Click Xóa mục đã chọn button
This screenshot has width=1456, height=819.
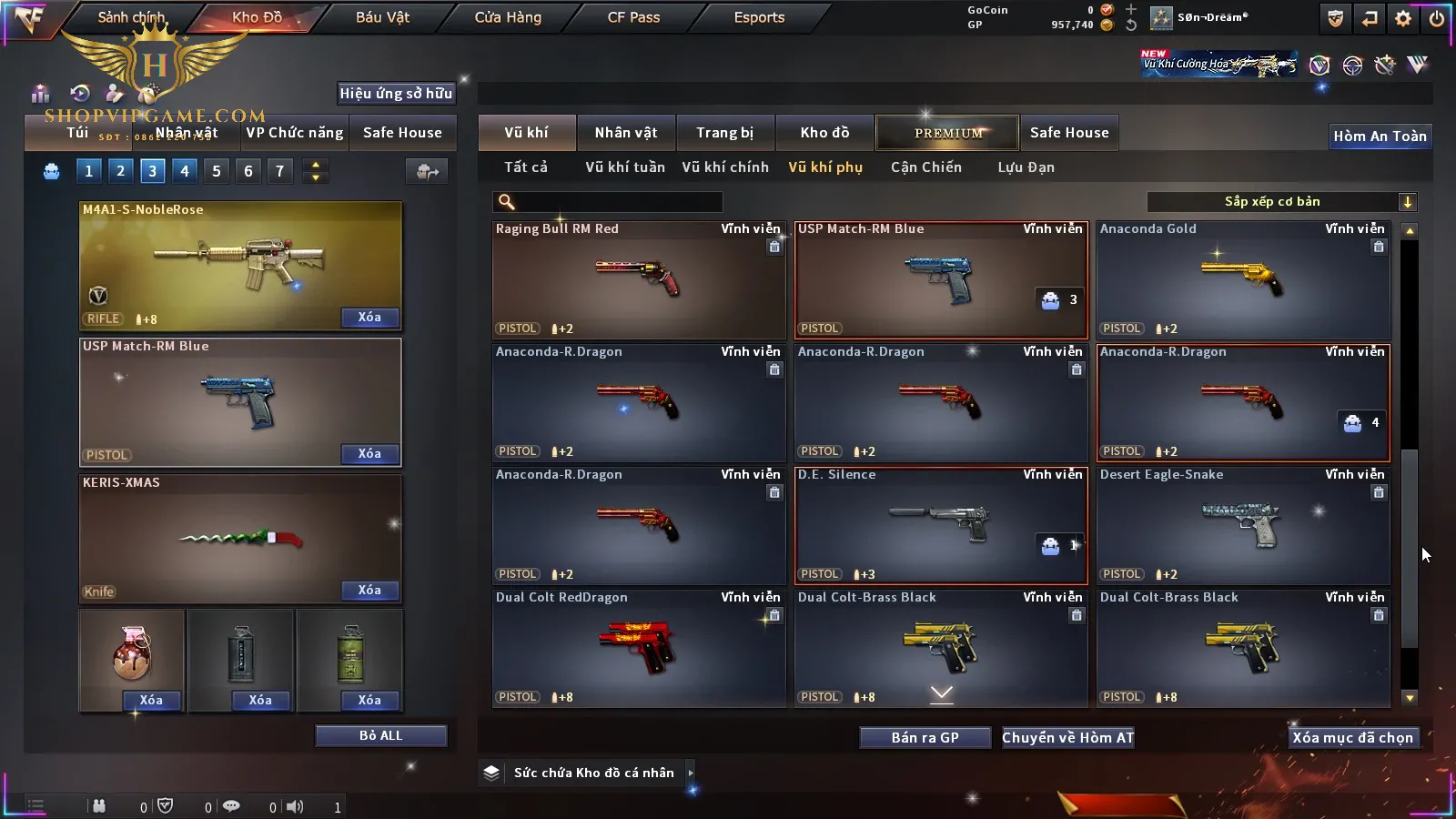tap(1352, 738)
